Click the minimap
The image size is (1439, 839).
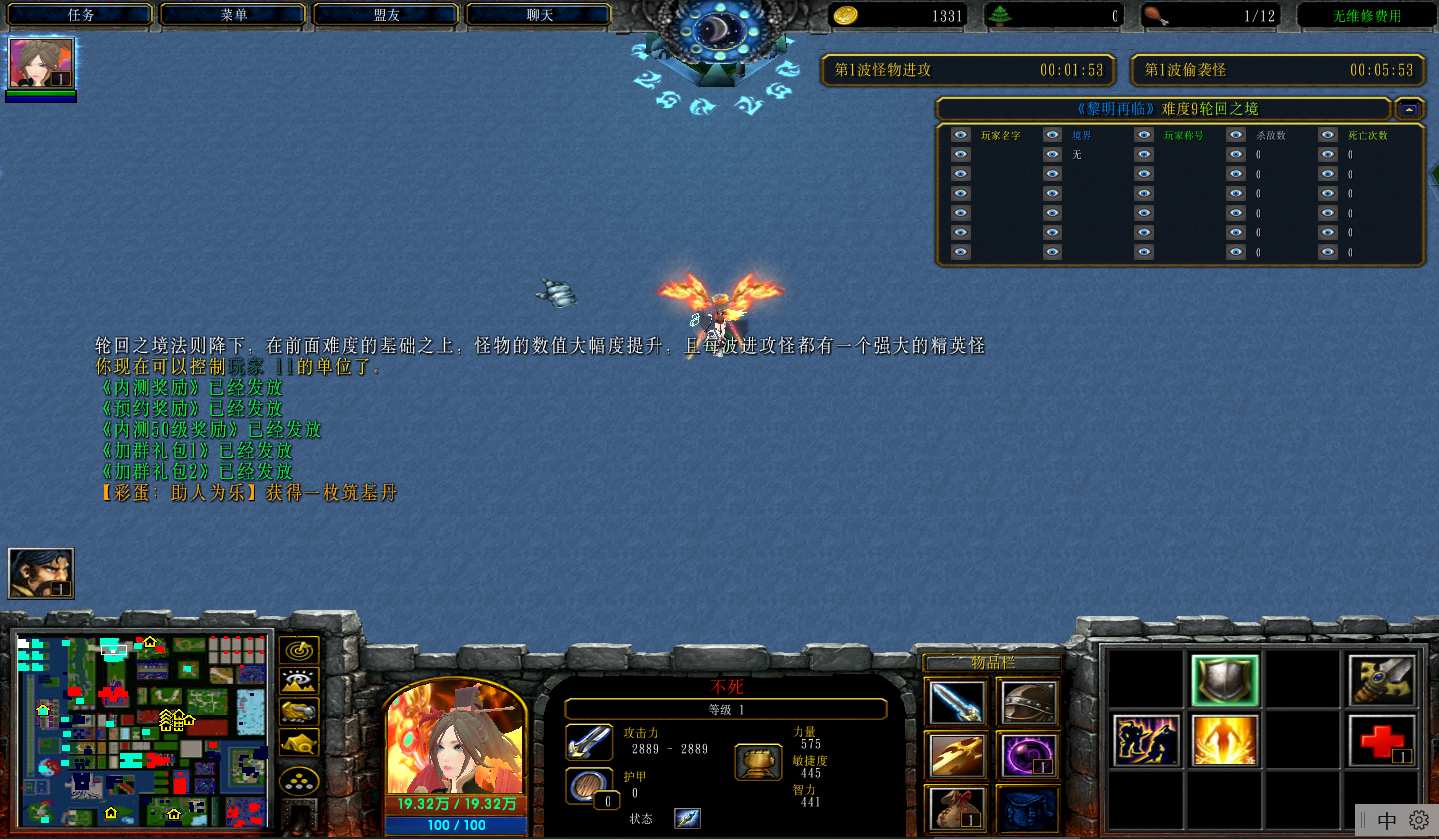(142, 729)
